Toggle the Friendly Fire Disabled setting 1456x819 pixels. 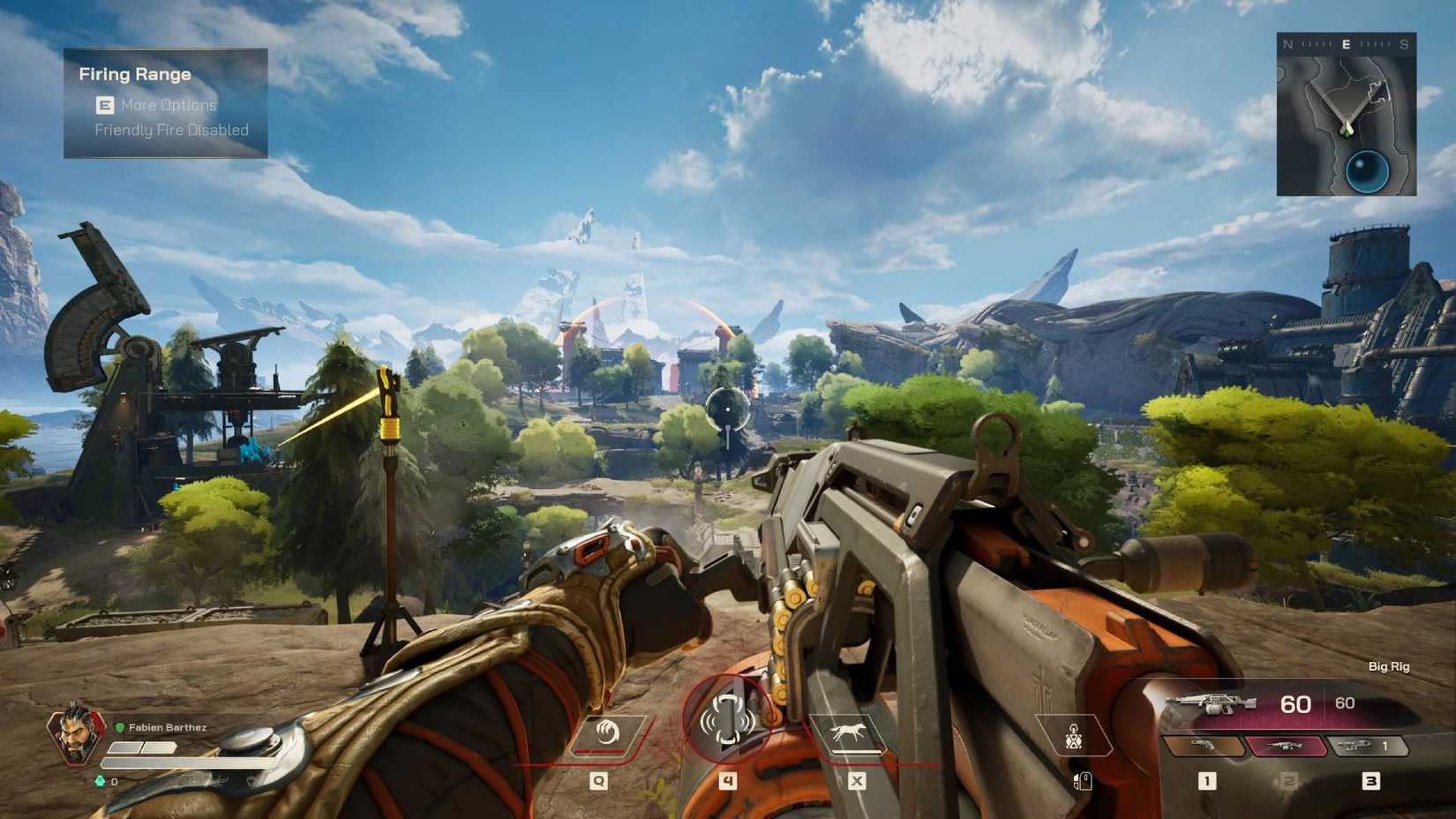click(x=173, y=129)
